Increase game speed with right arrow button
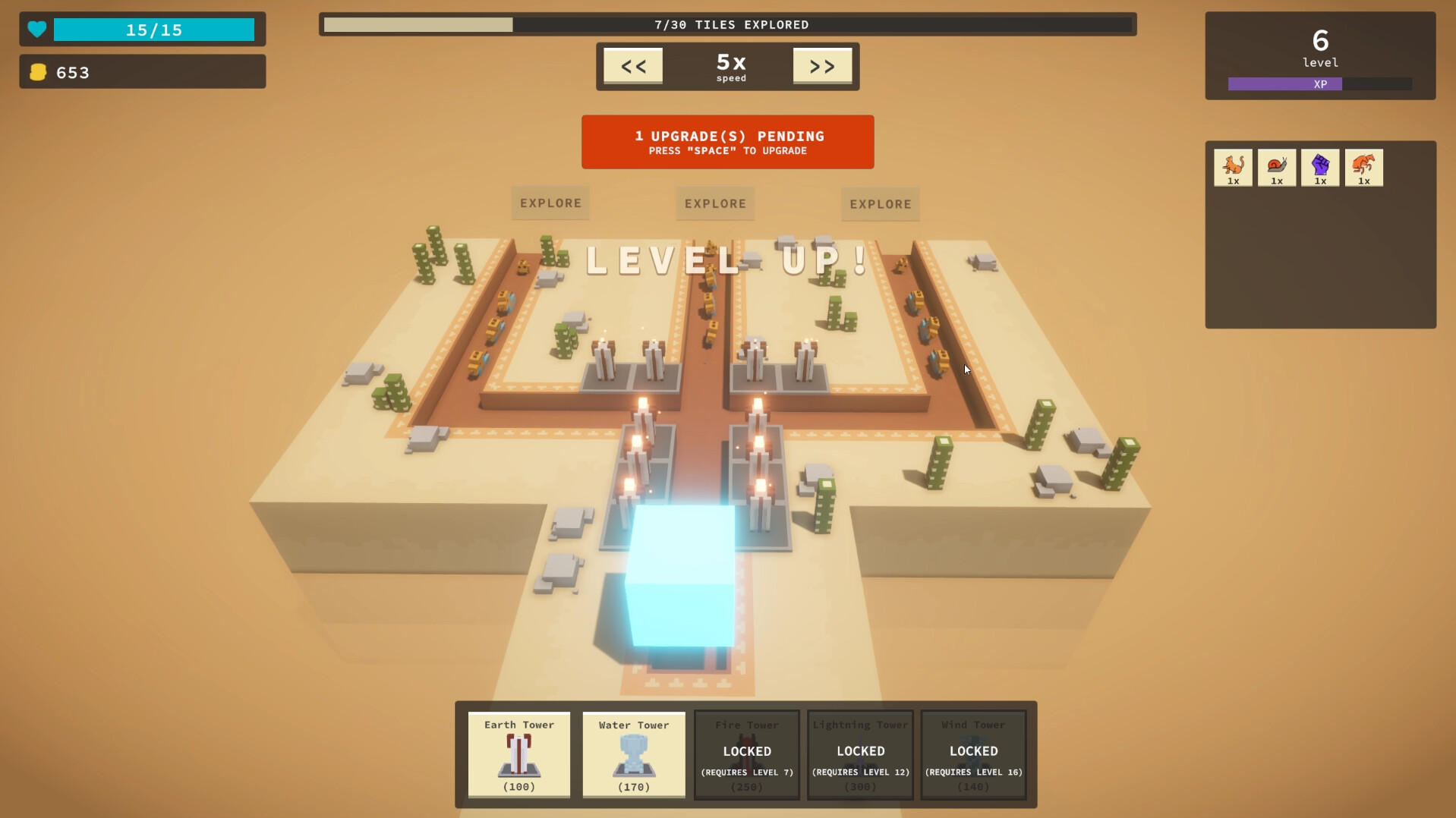1456x818 pixels. tap(822, 65)
